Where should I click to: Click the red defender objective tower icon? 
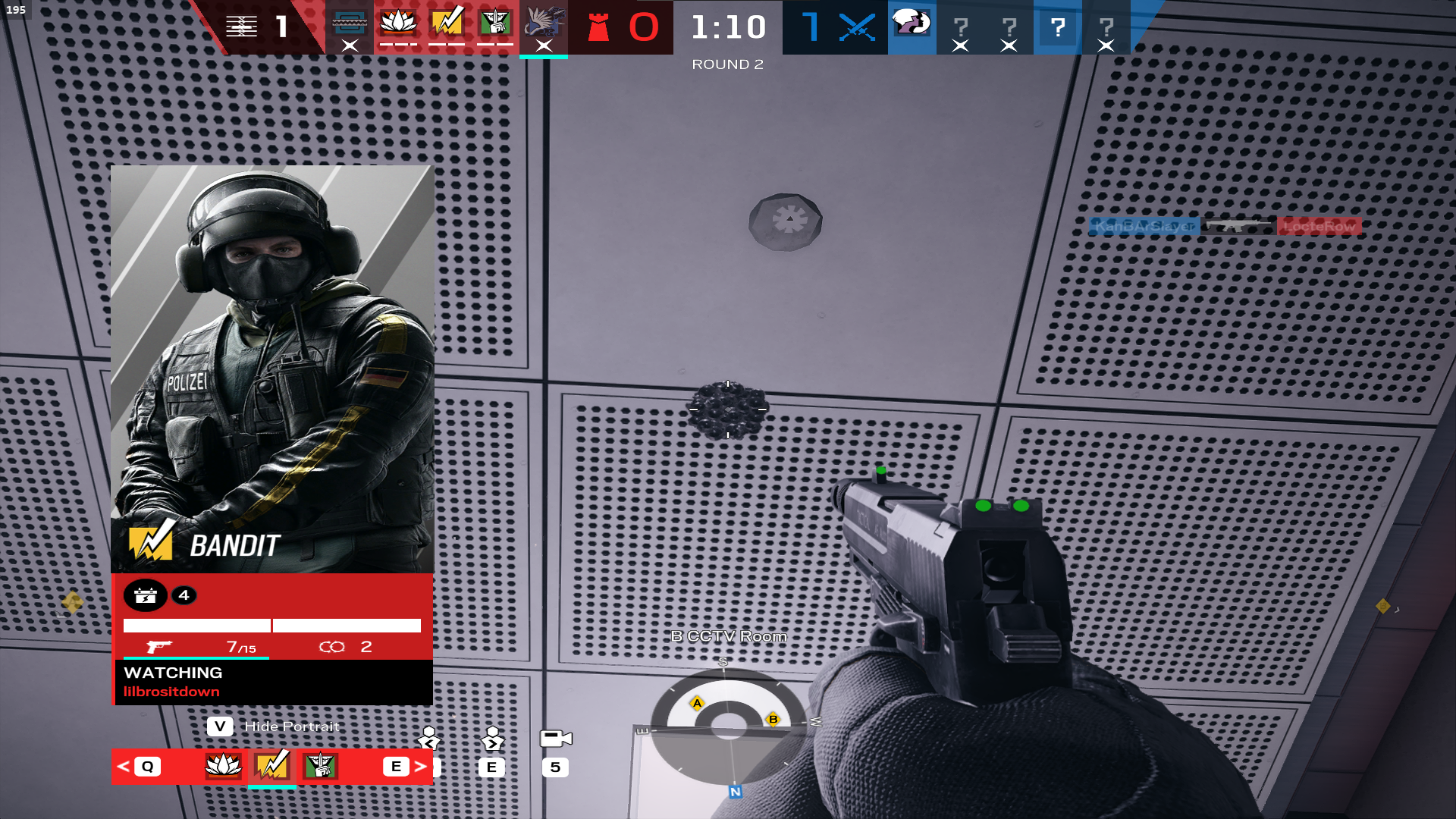point(599,28)
